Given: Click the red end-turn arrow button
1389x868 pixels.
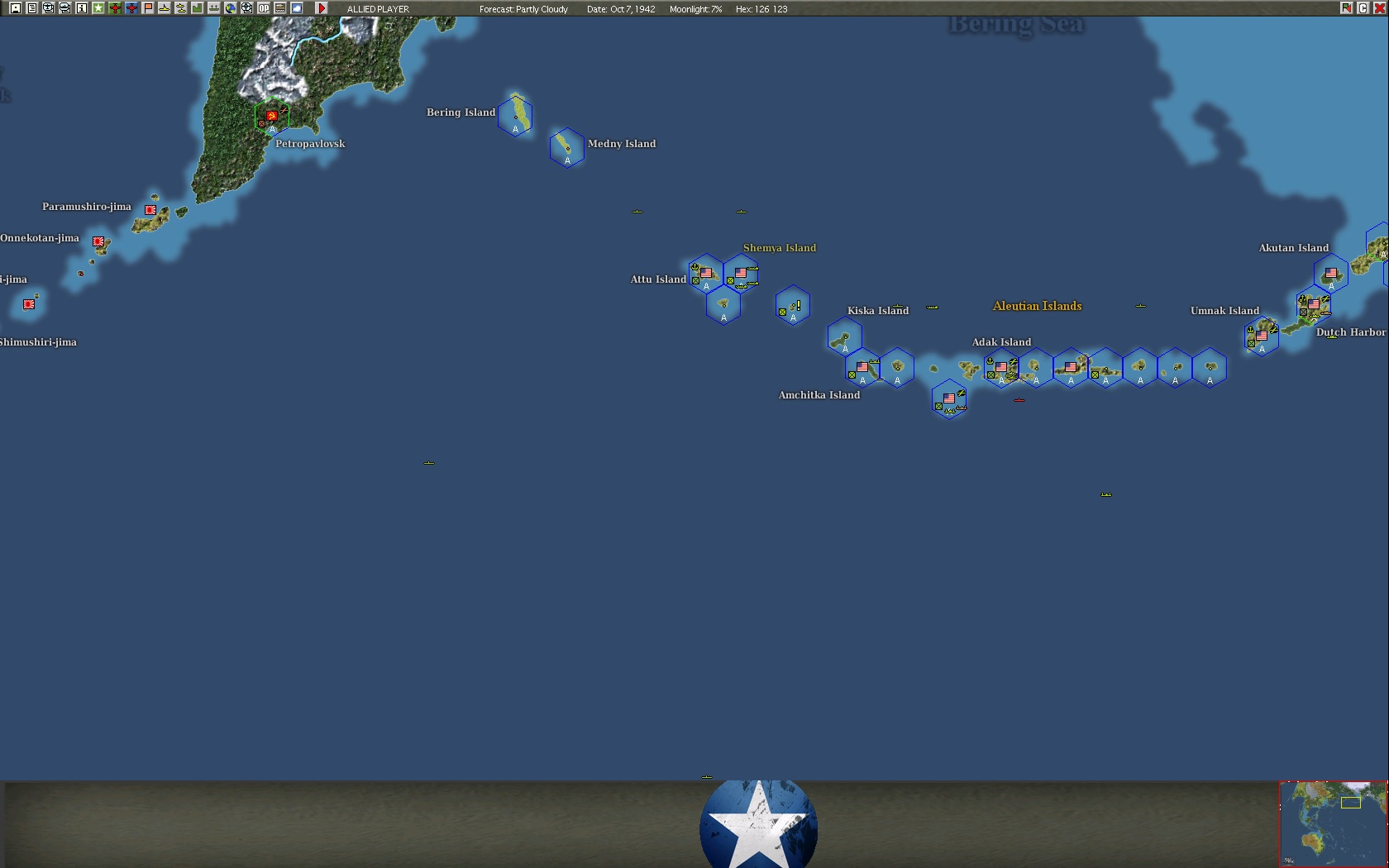Looking at the screenshot, I should coord(322,8).
